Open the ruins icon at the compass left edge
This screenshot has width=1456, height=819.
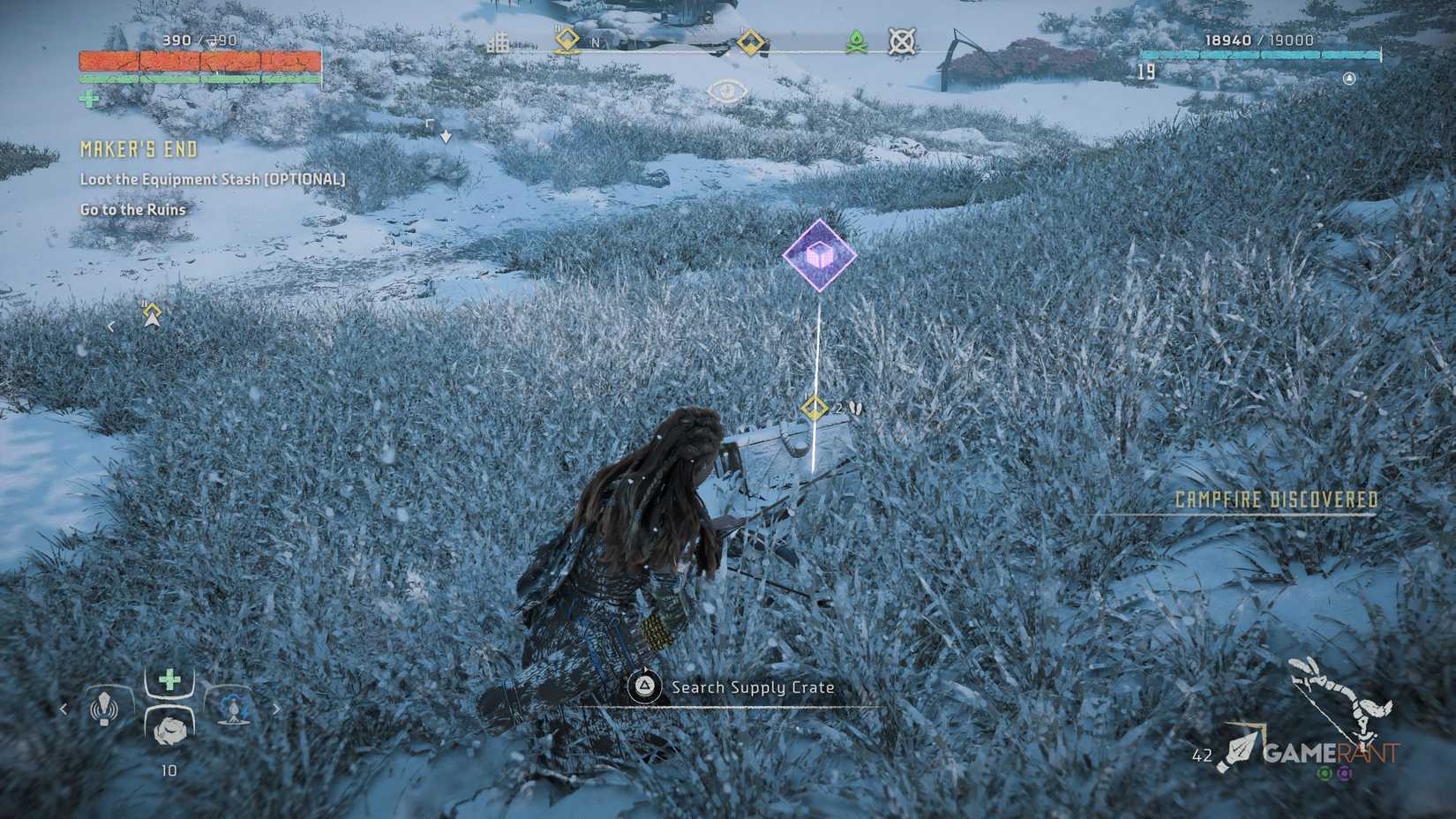(x=499, y=39)
